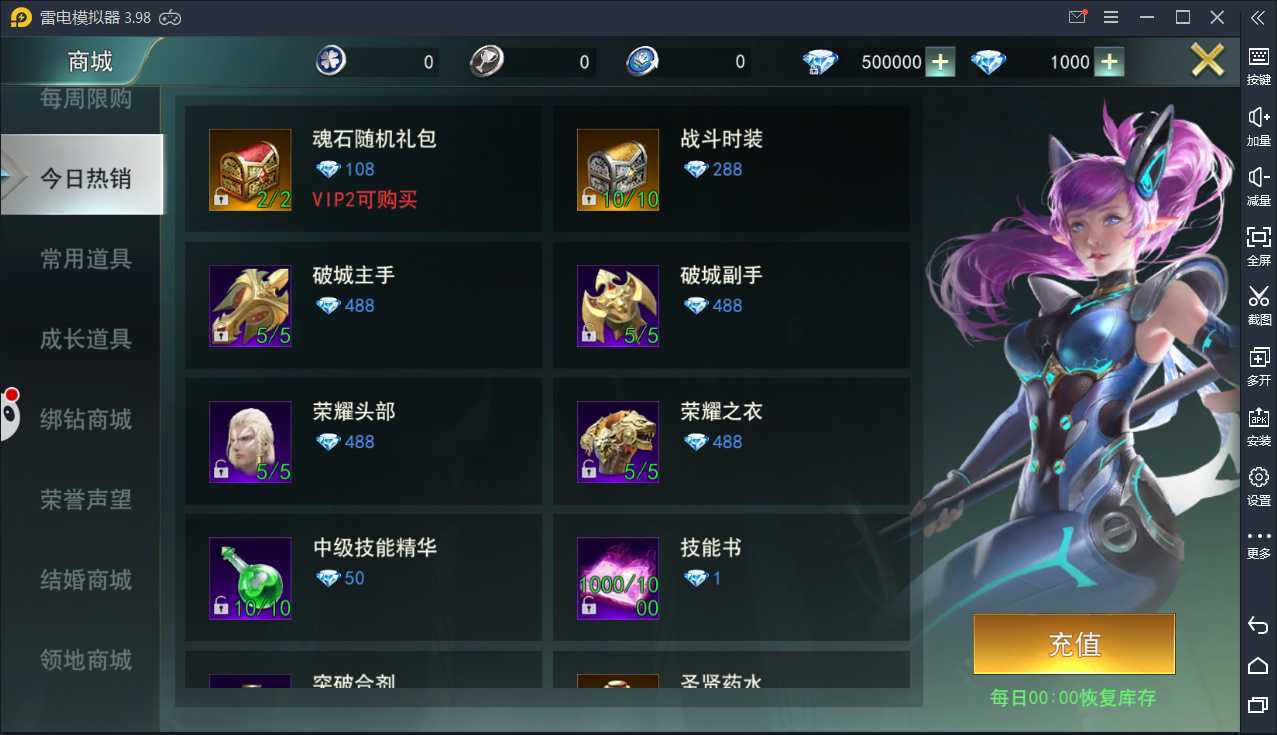This screenshot has width=1277, height=735.
Task: Open the emulator 设置 settings button
Action: (x=1258, y=486)
